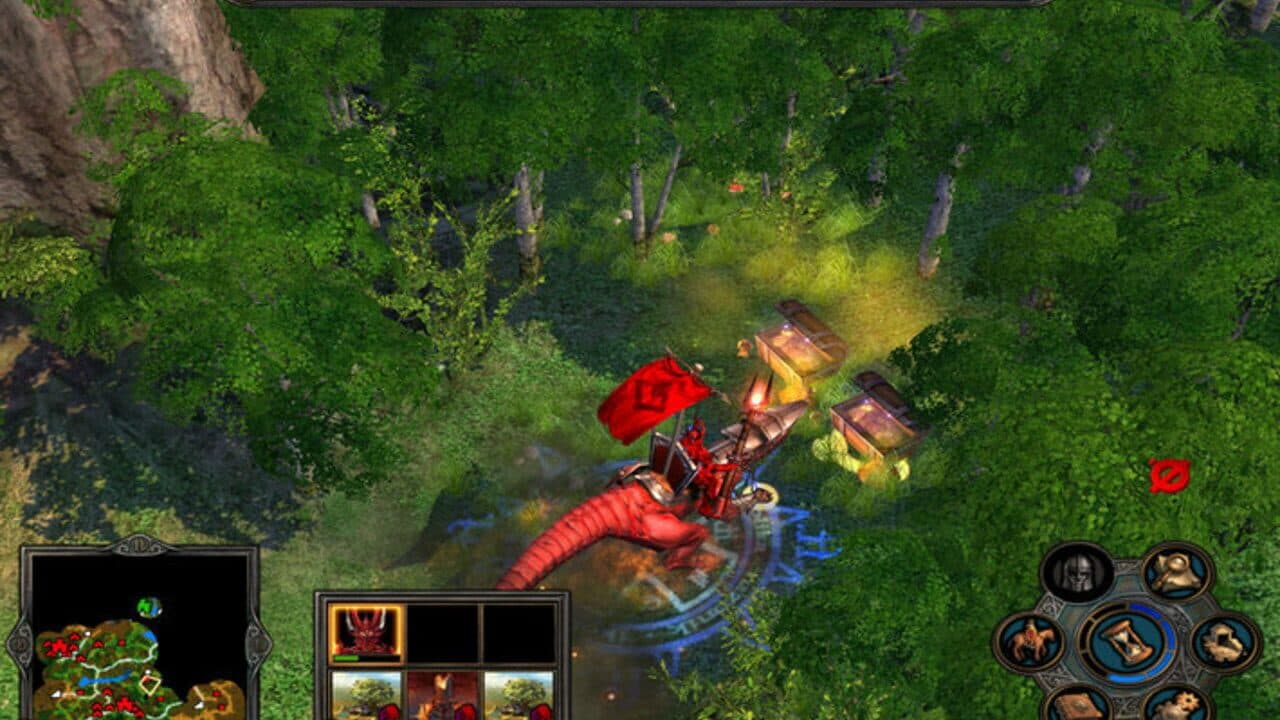The width and height of the screenshot is (1280, 720).
Task: Select the demon hero portrait in the army panel
Action: (x=366, y=630)
